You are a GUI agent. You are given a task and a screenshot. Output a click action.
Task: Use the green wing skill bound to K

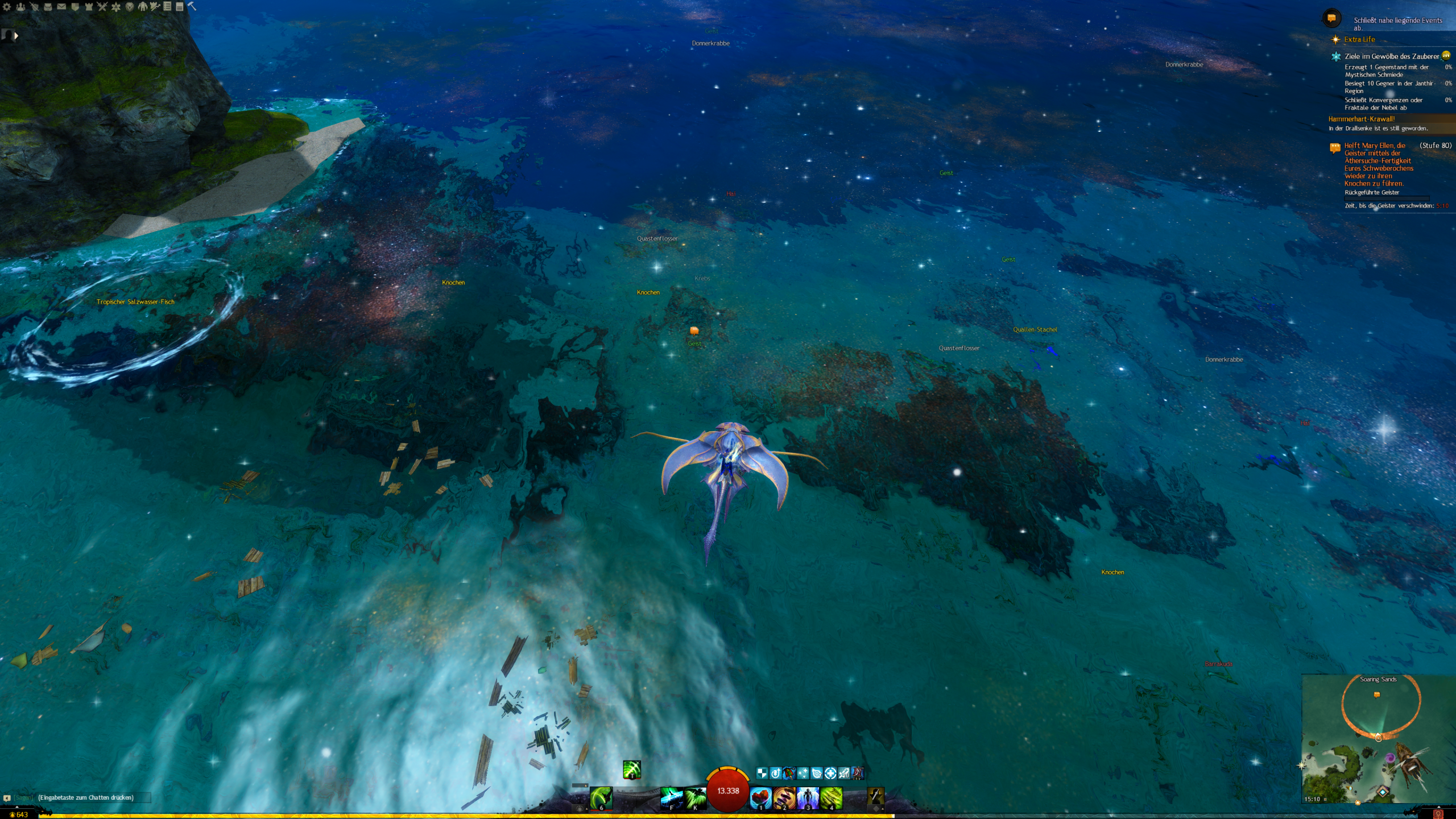click(x=695, y=798)
